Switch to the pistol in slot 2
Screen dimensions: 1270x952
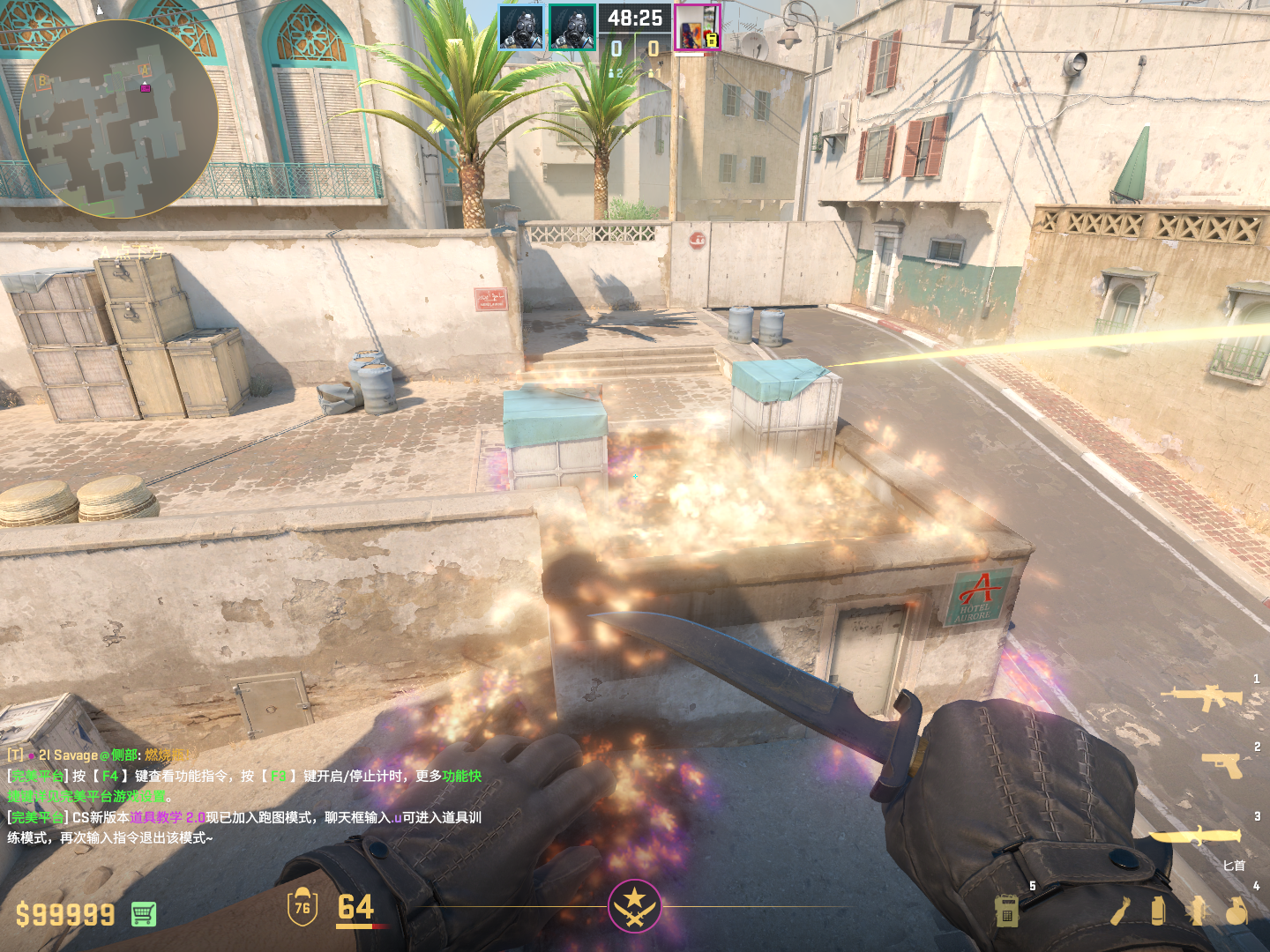[x=1222, y=765]
